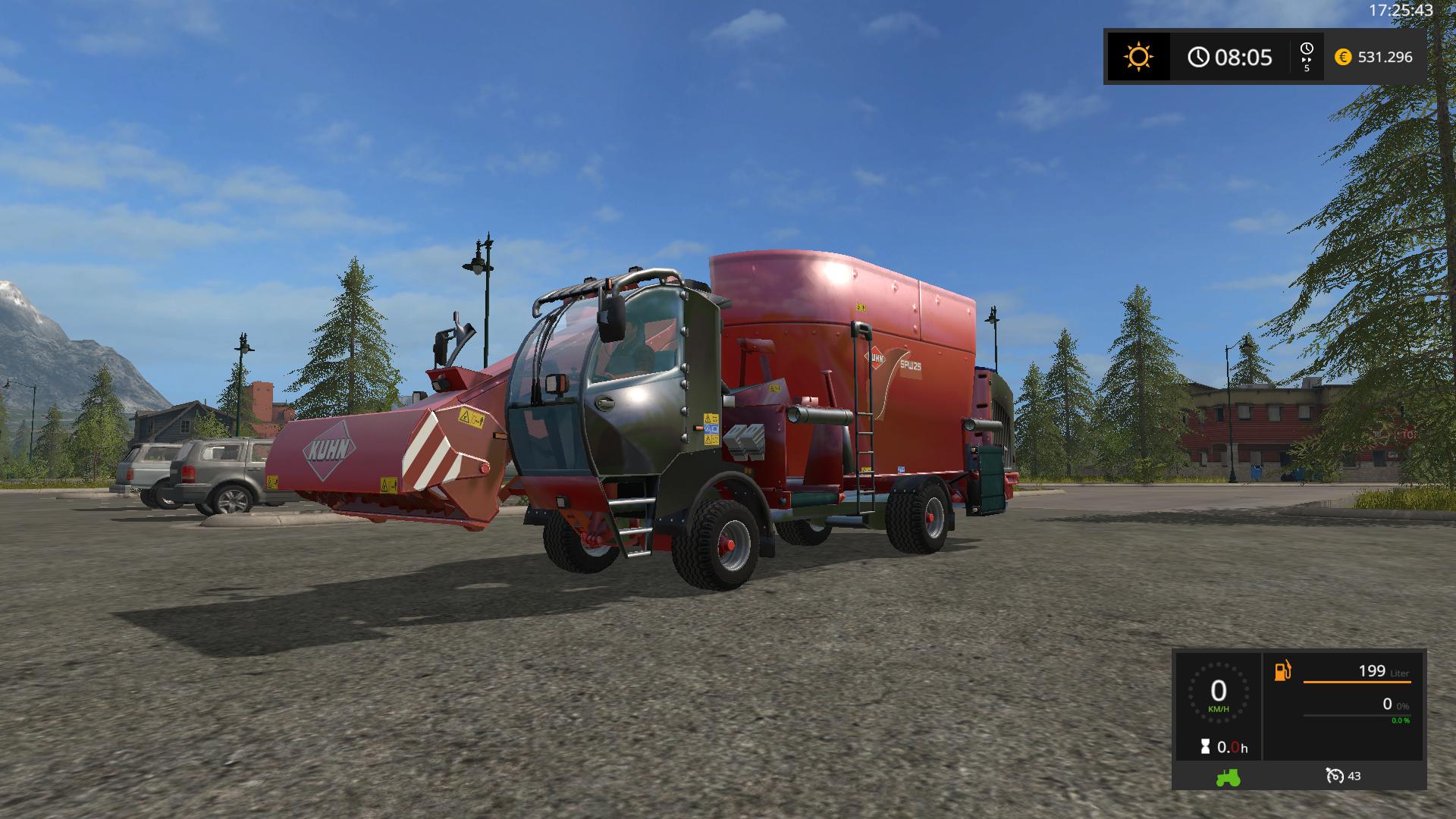Image resolution: width=1456 pixels, height=819 pixels.
Task: Click the green tractor vehicle icon
Action: pyautogui.click(x=1228, y=777)
